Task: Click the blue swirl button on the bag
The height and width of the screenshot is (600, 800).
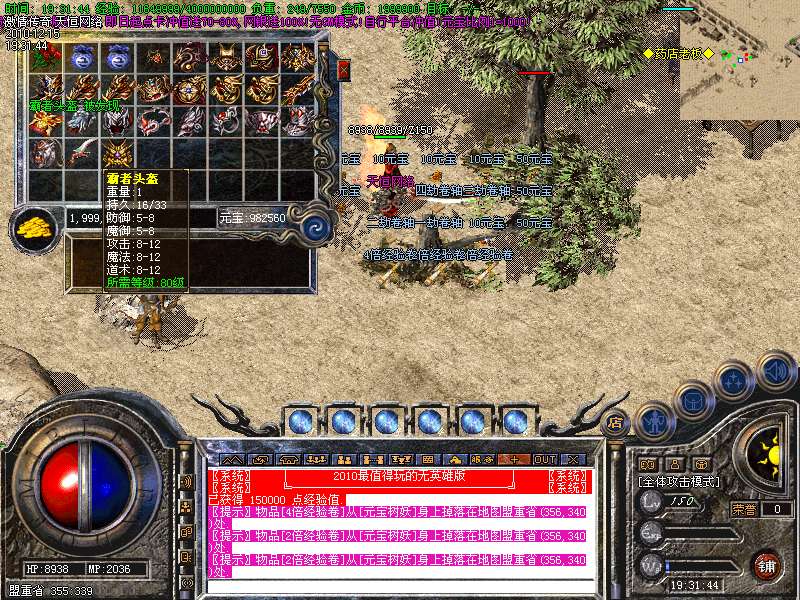Action: [316, 226]
